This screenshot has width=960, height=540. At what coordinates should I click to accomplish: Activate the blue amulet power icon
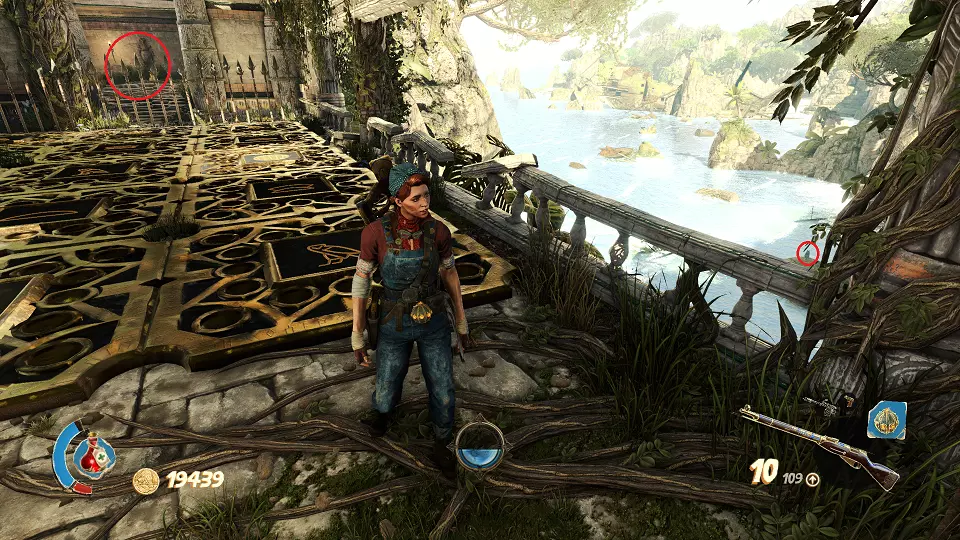(x=886, y=421)
